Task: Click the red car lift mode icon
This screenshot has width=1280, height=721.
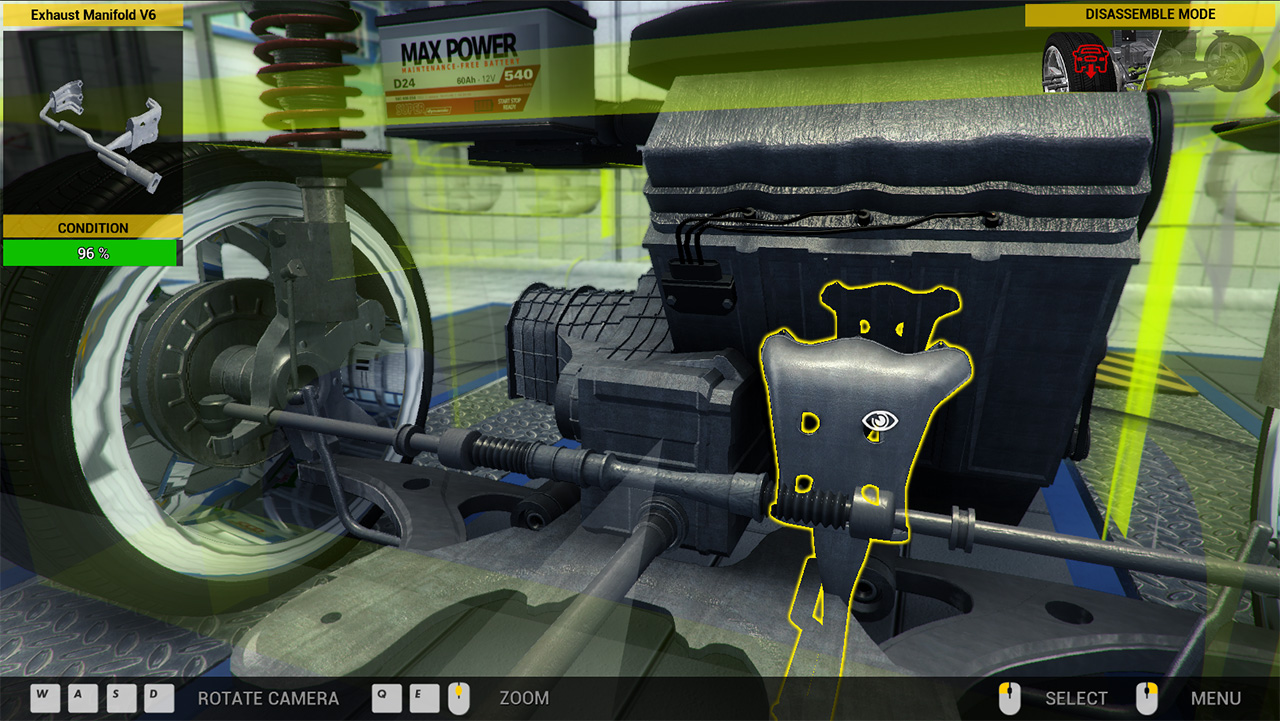Action: (x=1090, y=63)
